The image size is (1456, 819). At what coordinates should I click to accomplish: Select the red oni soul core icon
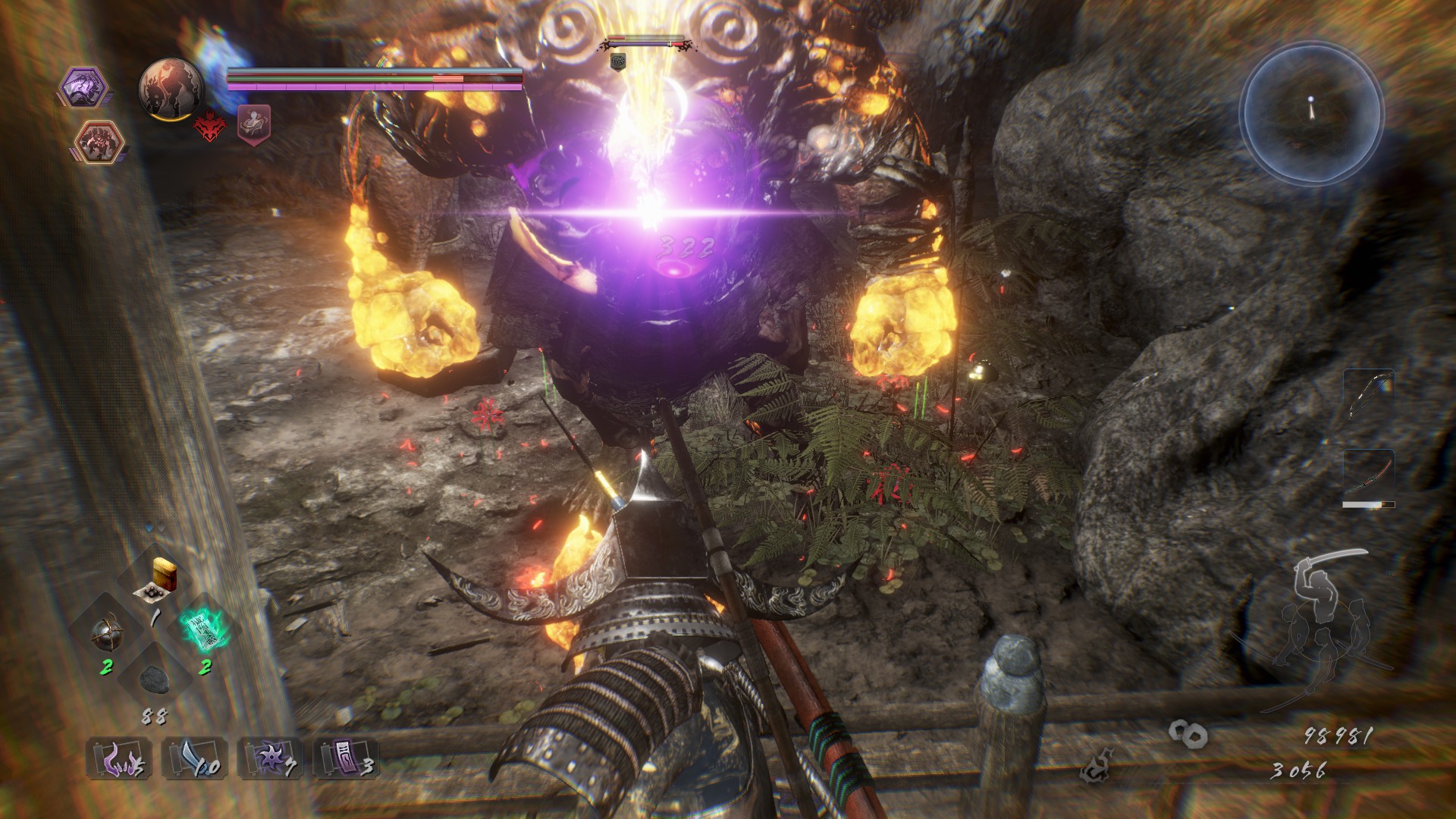coord(96,143)
